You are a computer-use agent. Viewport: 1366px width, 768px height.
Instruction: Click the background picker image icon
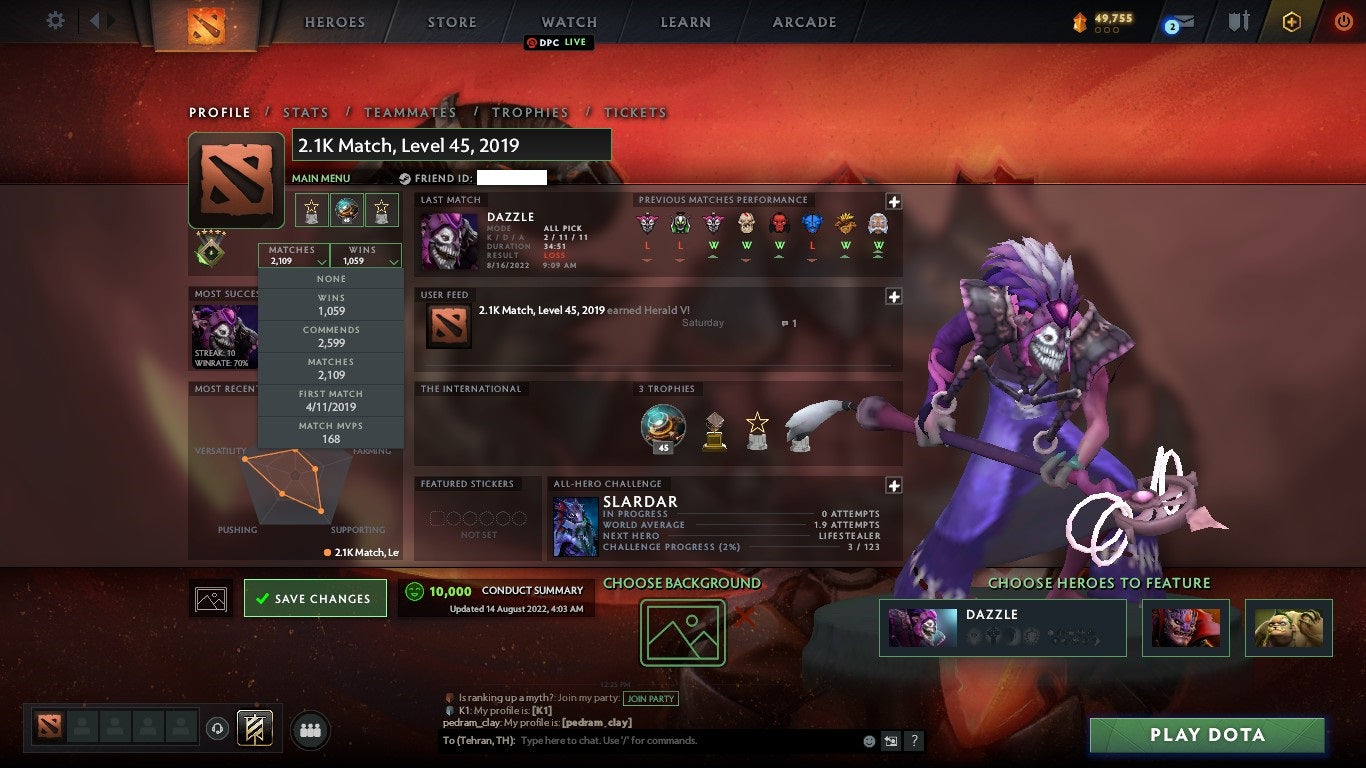(x=683, y=632)
